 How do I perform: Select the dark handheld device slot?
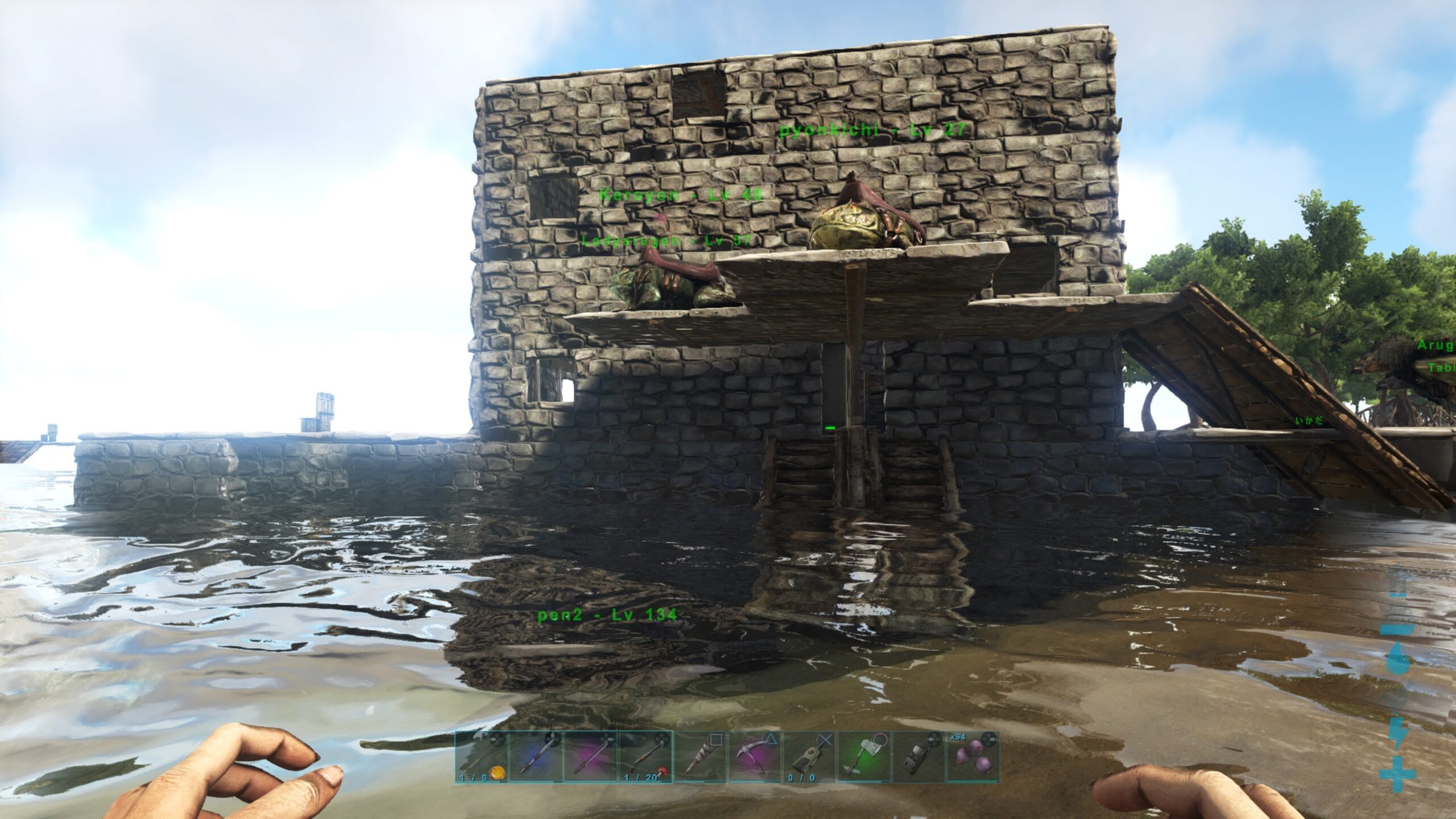click(x=918, y=757)
